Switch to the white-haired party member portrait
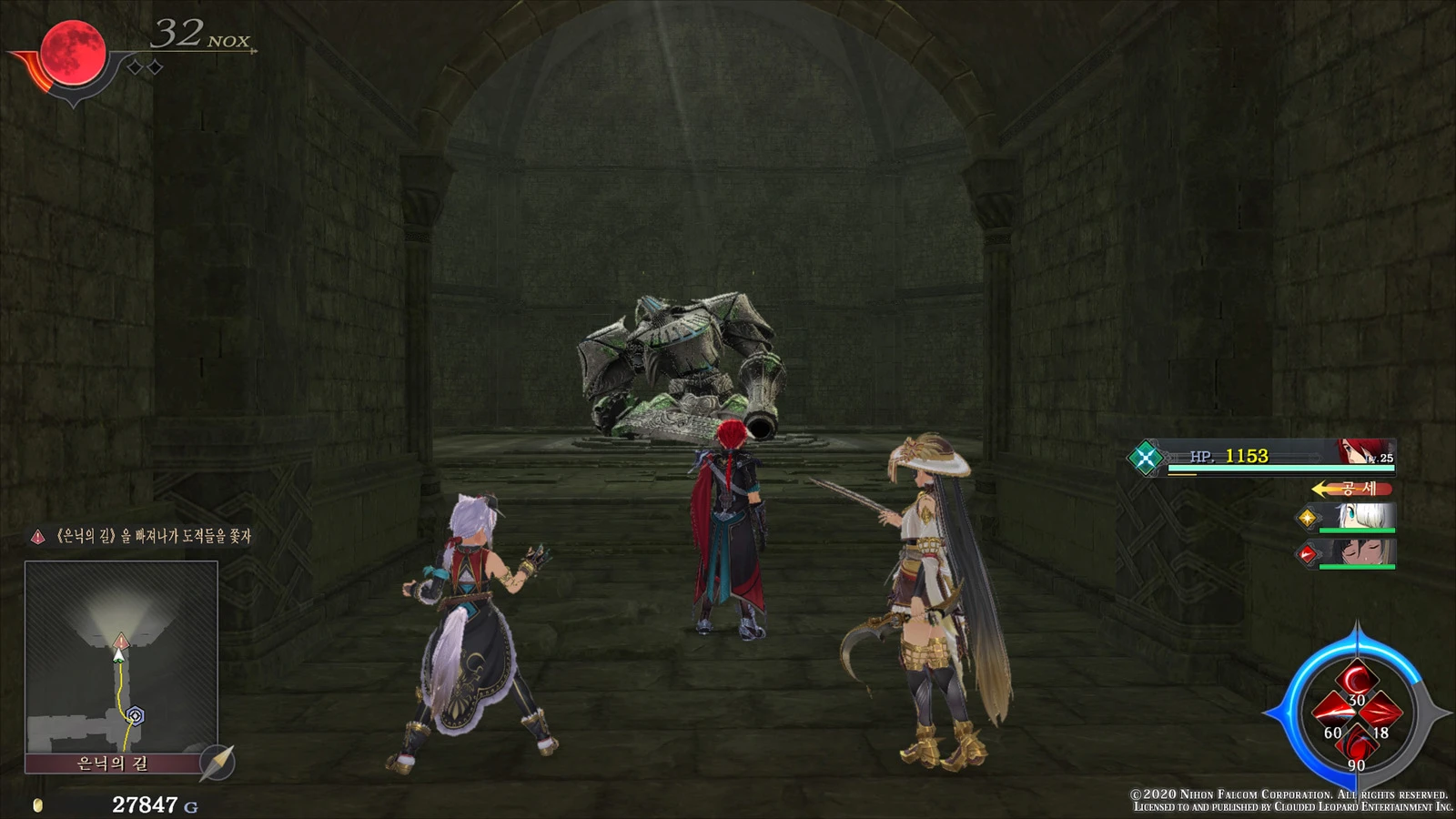Image resolution: width=1456 pixels, height=819 pixels. click(x=1364, y=517)
